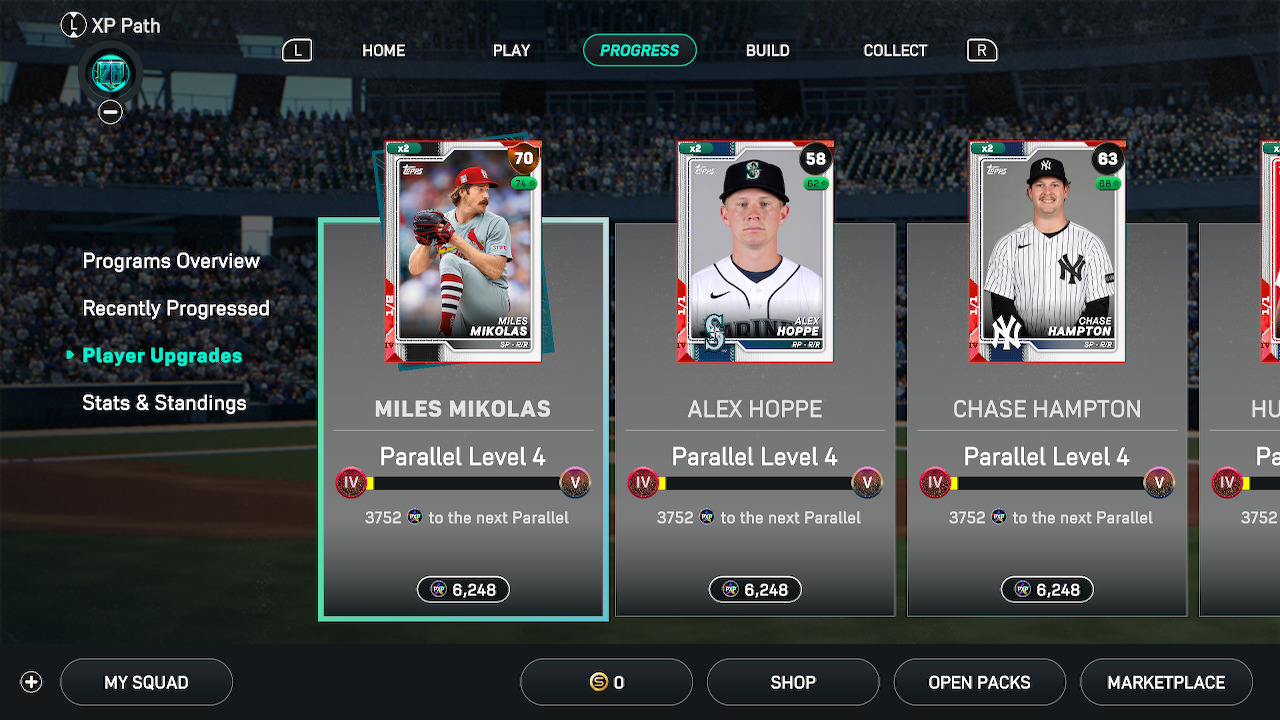Viewport: 1280px width, 720px height.
Task: Show Recently Progressed list
Action: coord(176,308)
